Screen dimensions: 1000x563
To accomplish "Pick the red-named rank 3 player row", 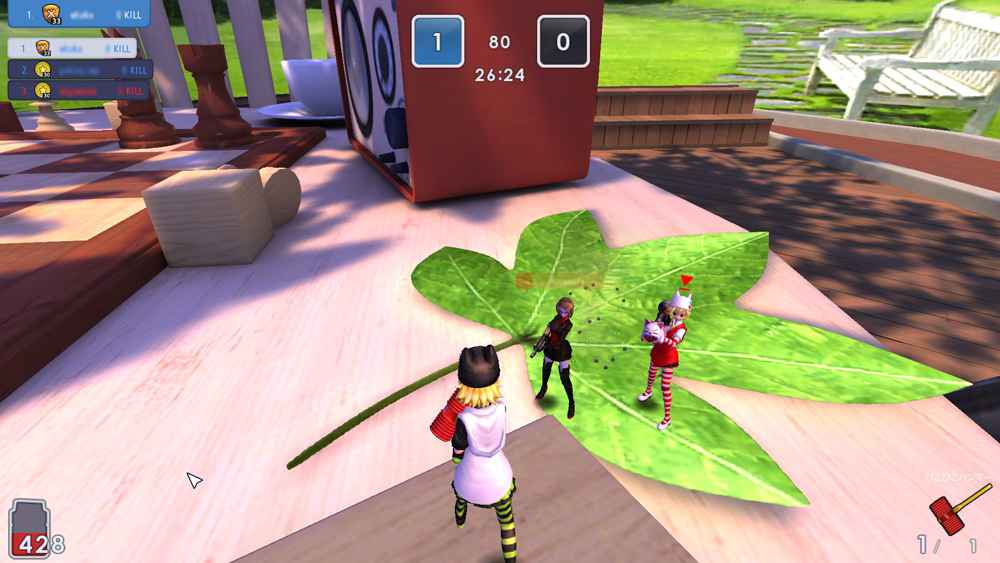I will (x=78, y=90).
